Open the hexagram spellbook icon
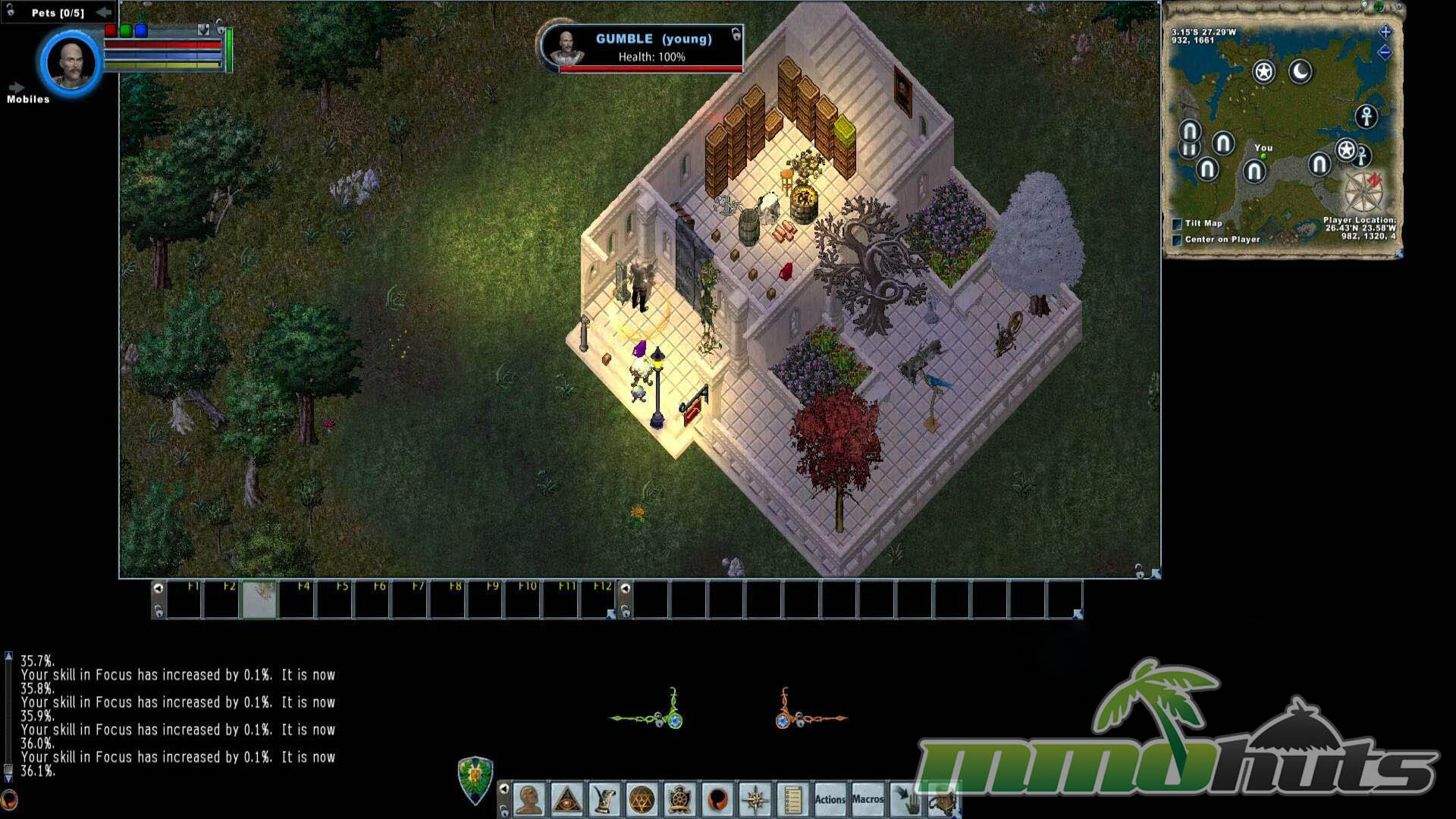This screenshot has width=1456, height=819. 642,799
